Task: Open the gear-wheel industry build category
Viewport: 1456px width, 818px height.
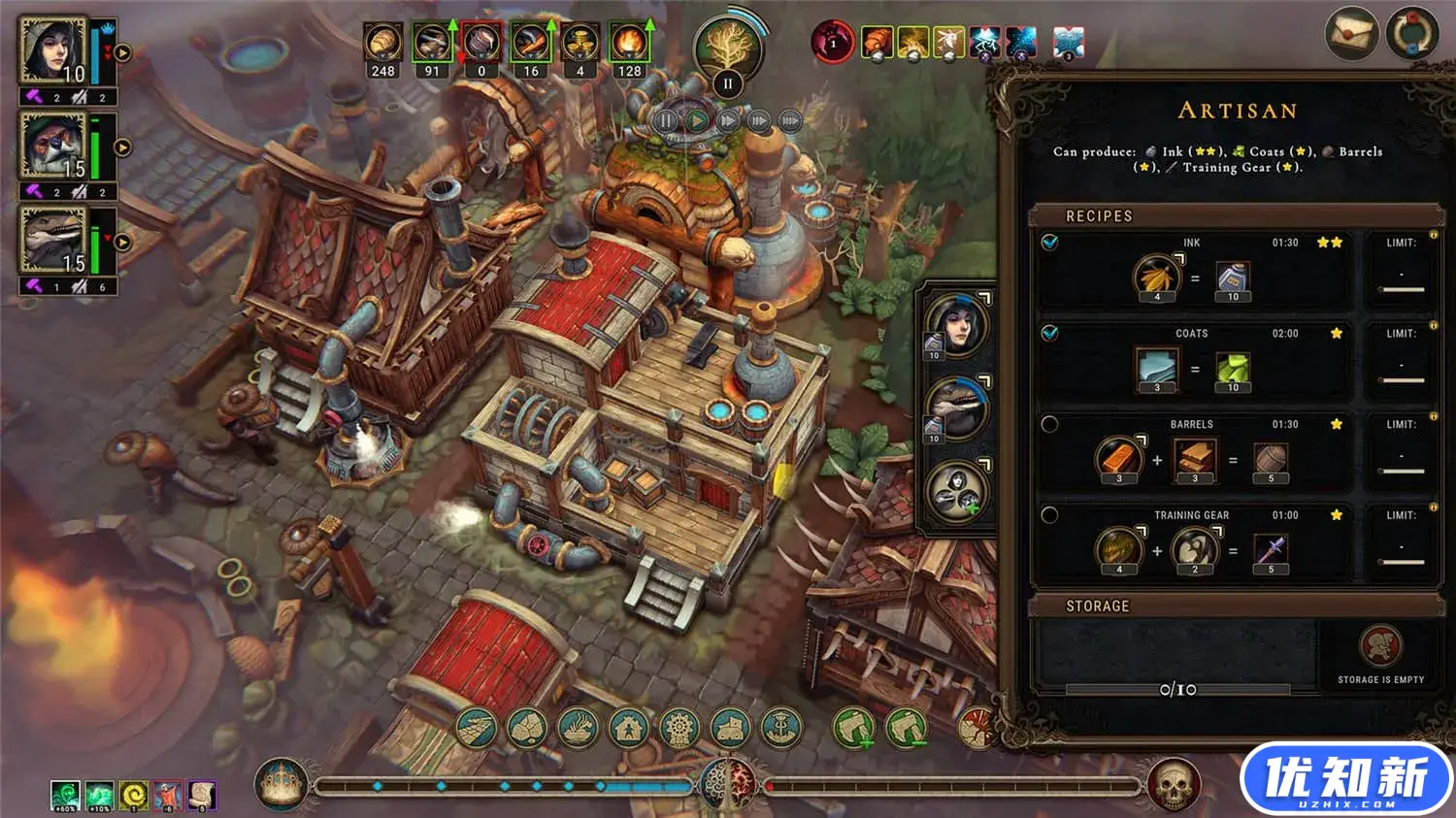Action: coord(678,728)
